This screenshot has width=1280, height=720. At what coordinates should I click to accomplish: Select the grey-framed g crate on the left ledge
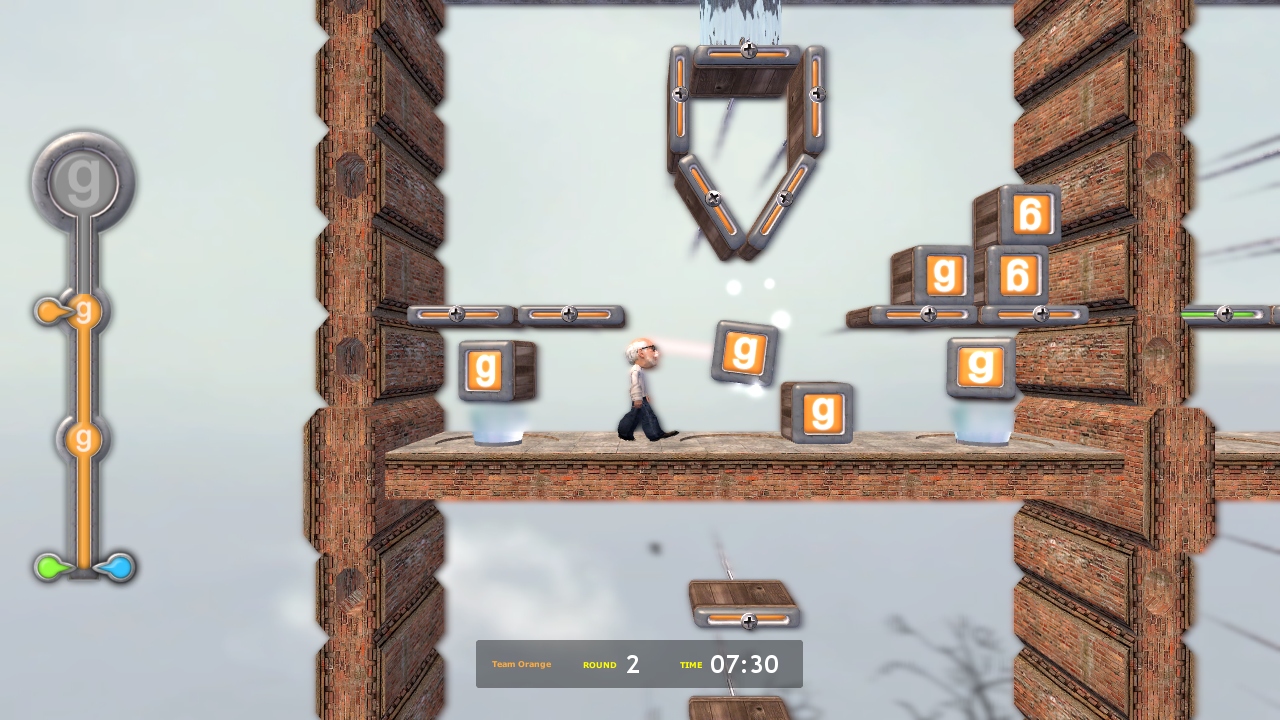[487, 370]
